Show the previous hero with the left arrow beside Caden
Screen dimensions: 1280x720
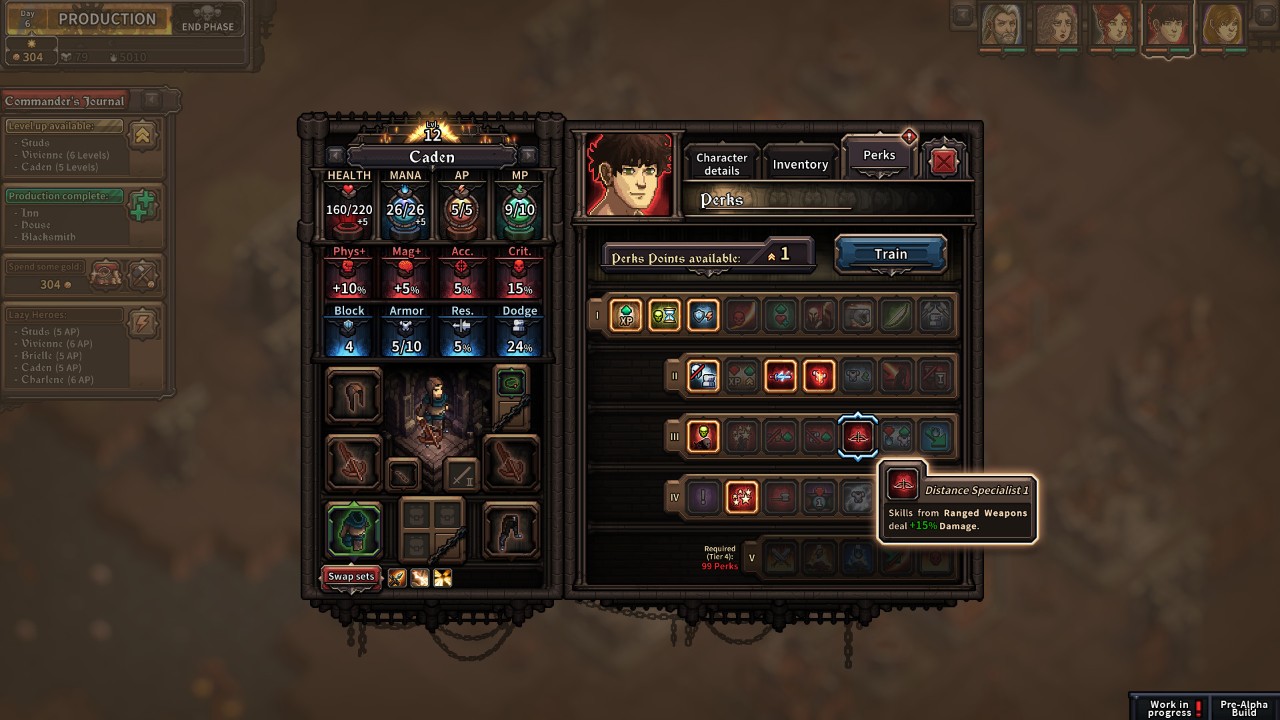pos(336,156)
